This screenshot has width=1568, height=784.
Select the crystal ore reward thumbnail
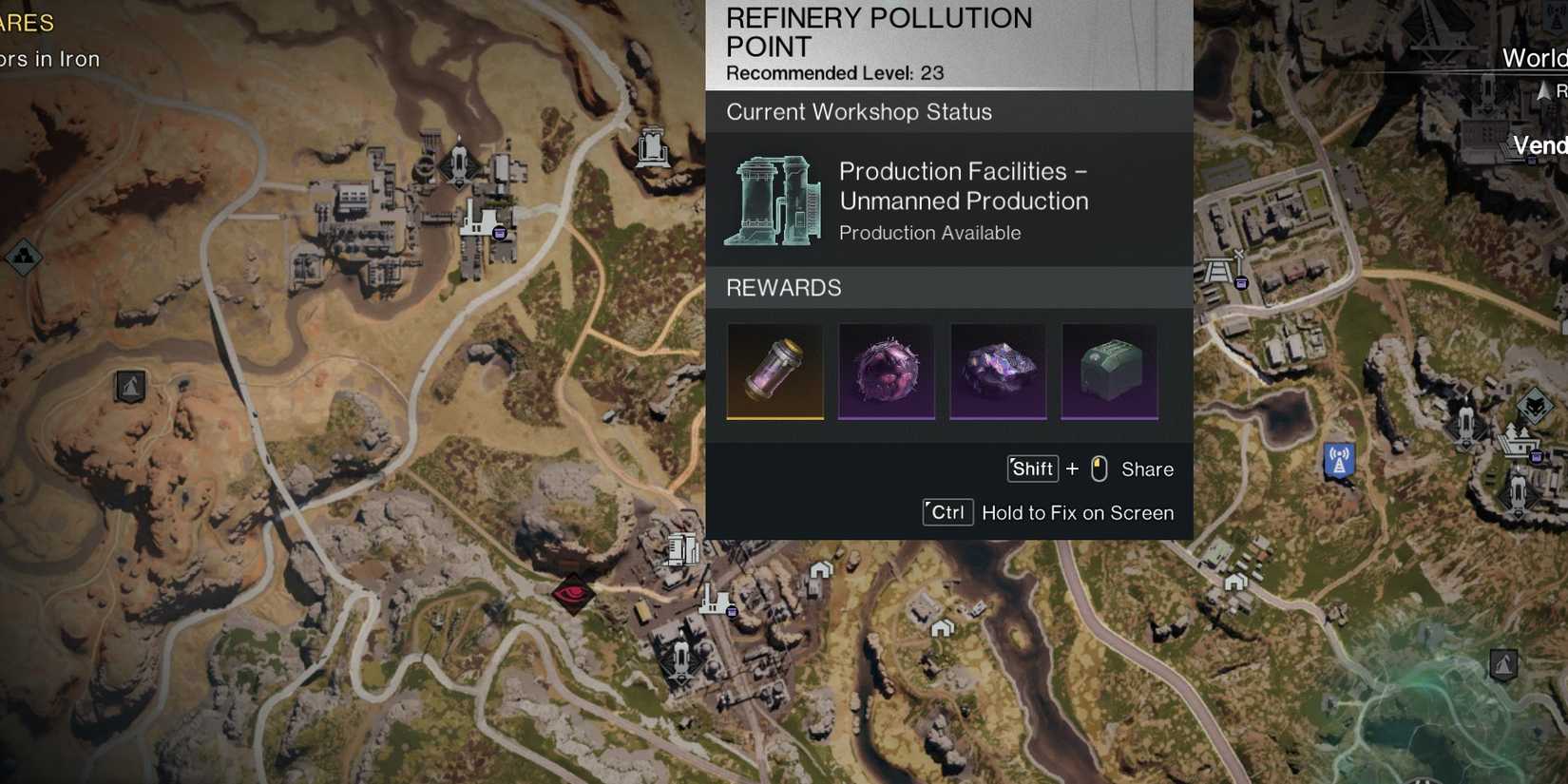tap(998, 372)
